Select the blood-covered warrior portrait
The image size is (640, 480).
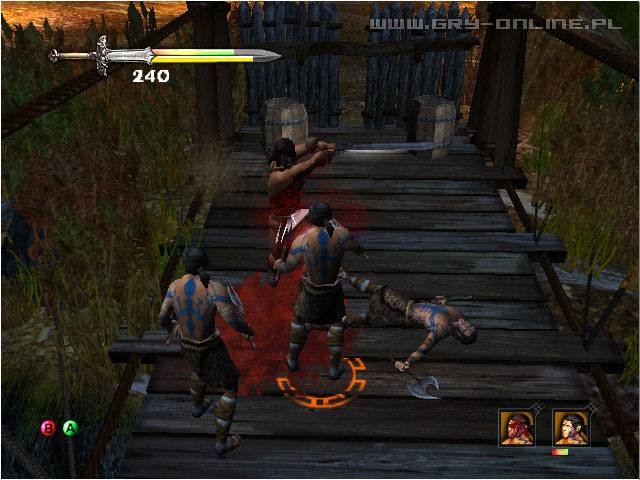click(x=518, y=427)
